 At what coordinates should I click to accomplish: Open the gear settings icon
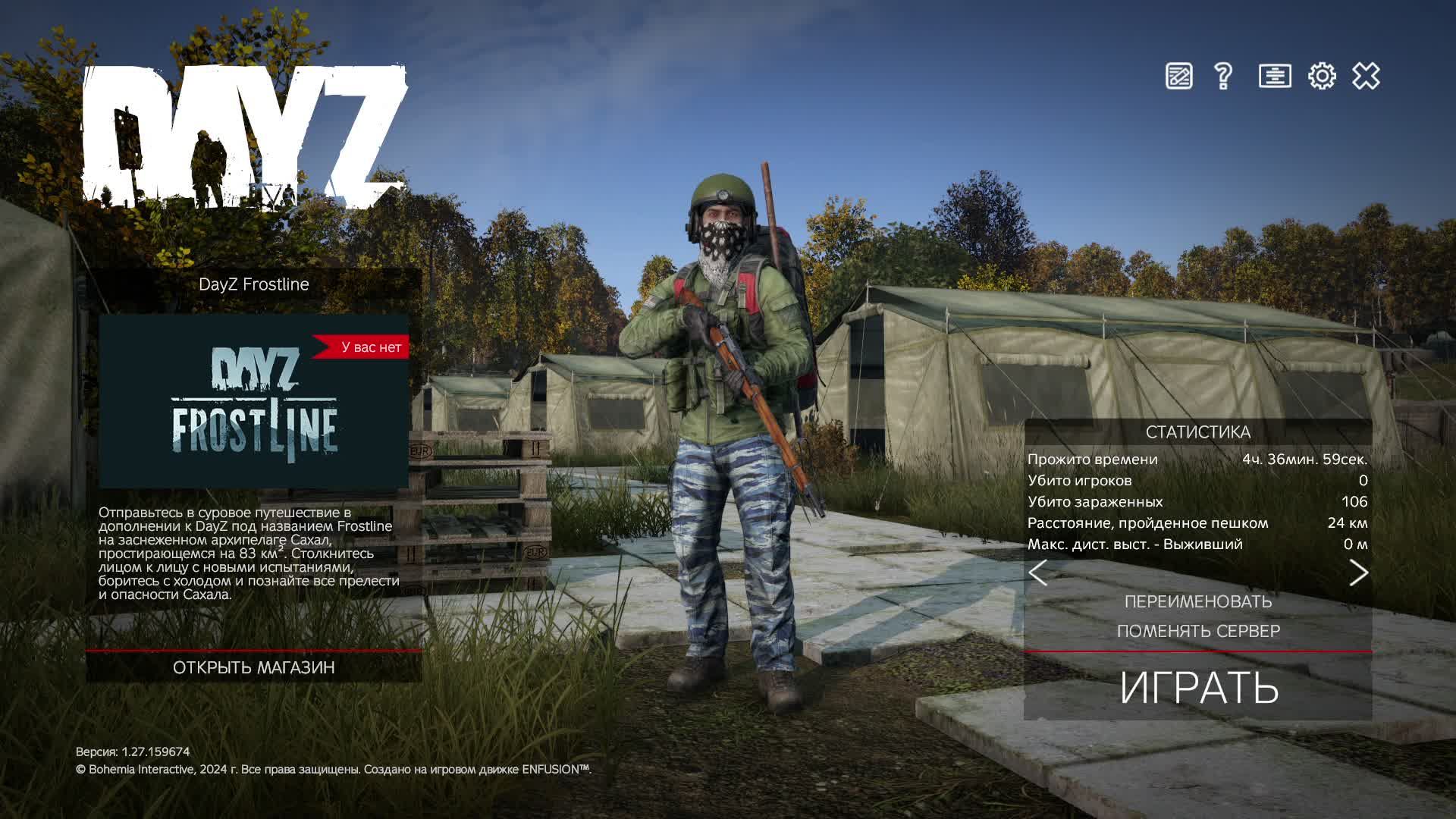(x=1322, y=76)
